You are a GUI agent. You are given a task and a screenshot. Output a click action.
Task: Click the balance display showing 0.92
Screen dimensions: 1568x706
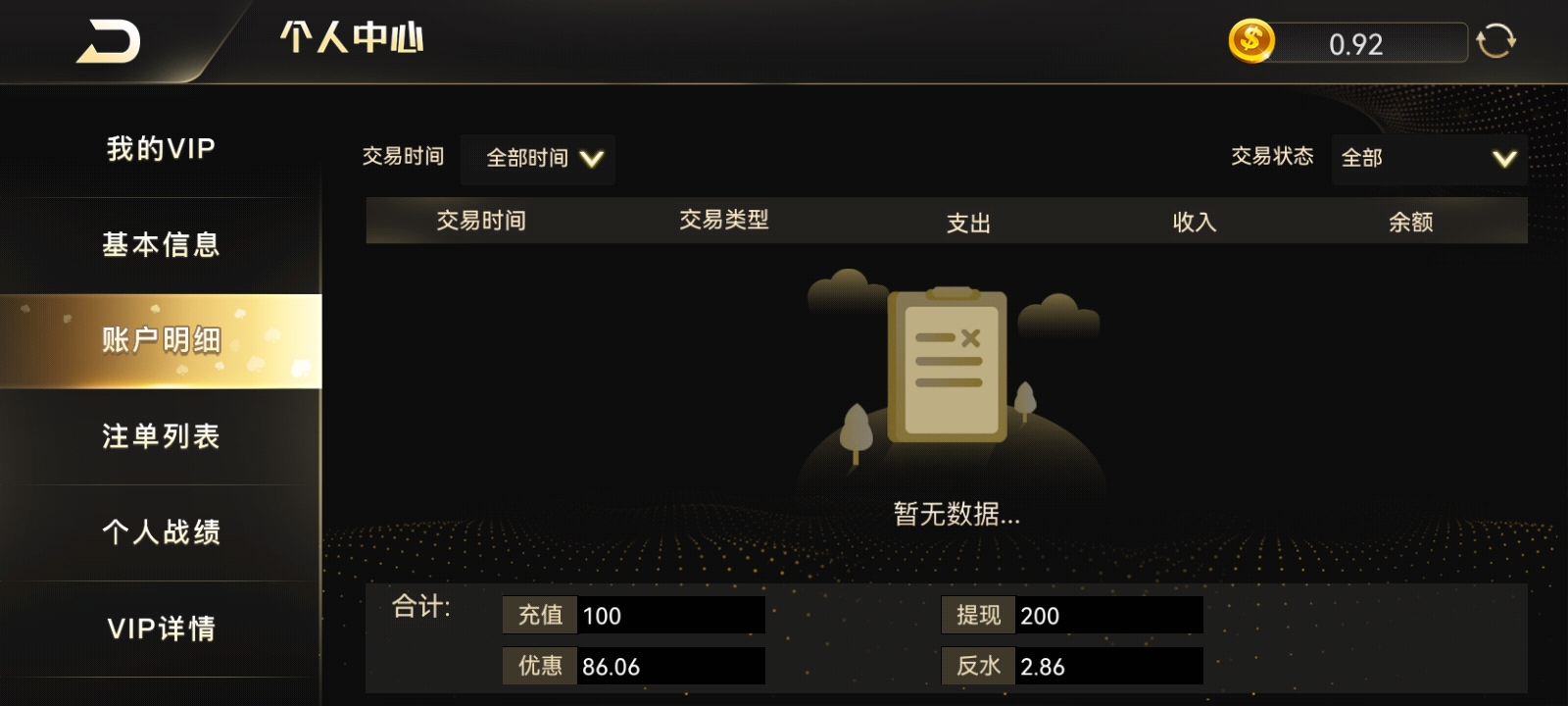pos(1357,43)
